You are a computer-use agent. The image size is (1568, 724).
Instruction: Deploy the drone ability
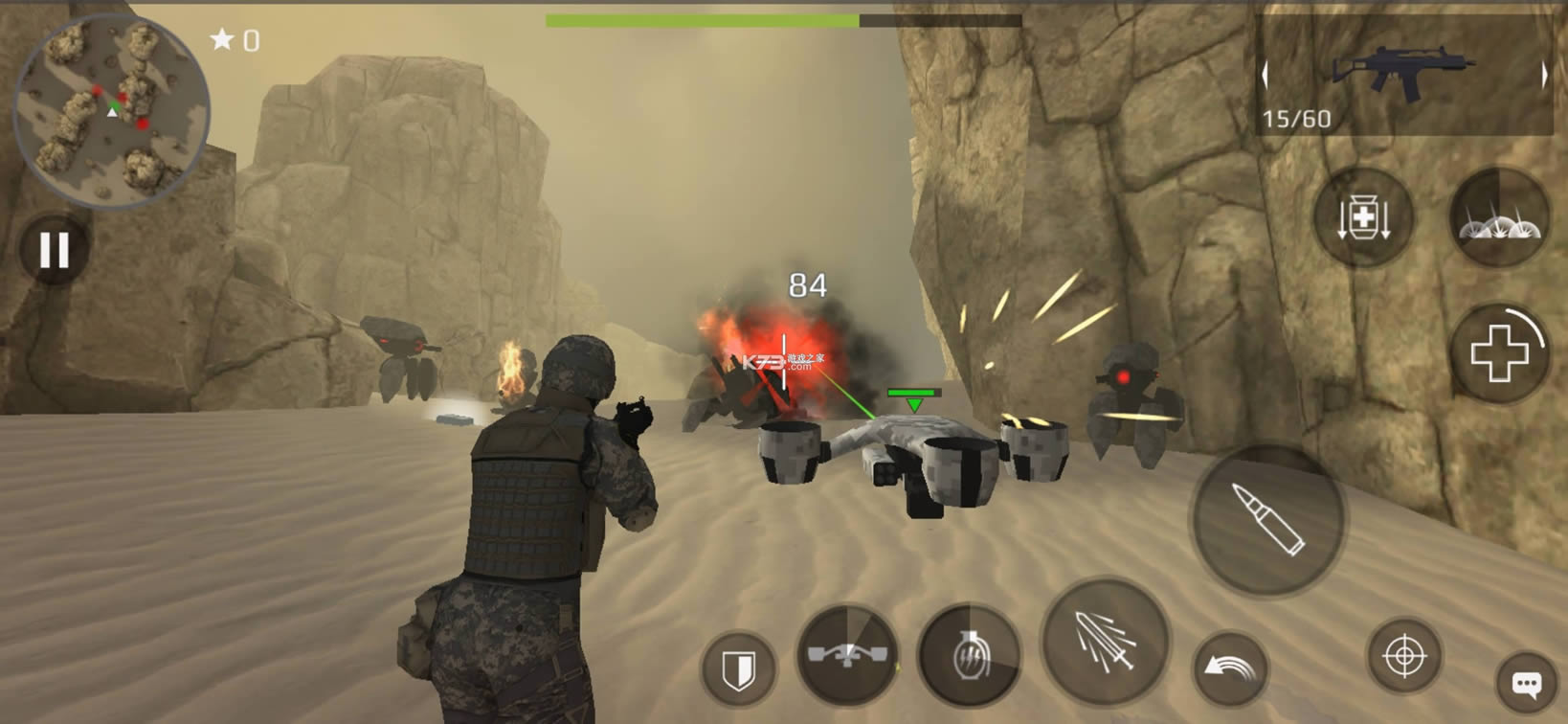point(847,655)
